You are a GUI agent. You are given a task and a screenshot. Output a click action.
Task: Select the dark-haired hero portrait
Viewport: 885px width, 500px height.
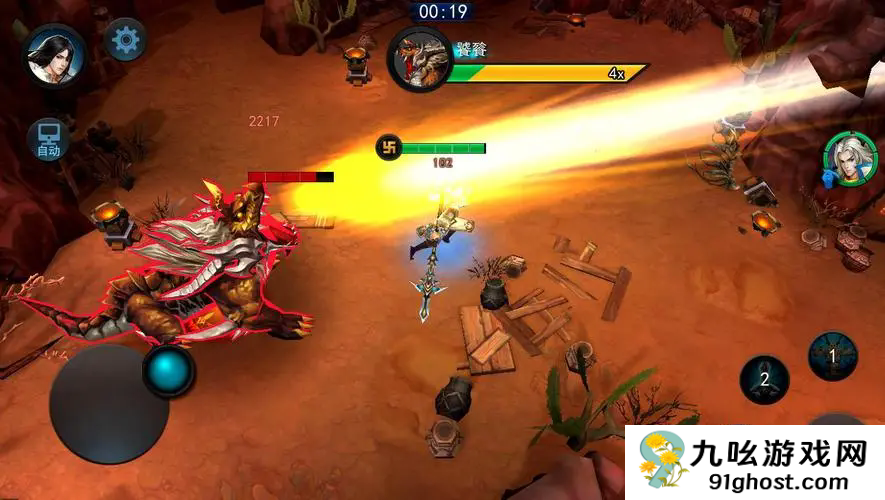(55, 55)
